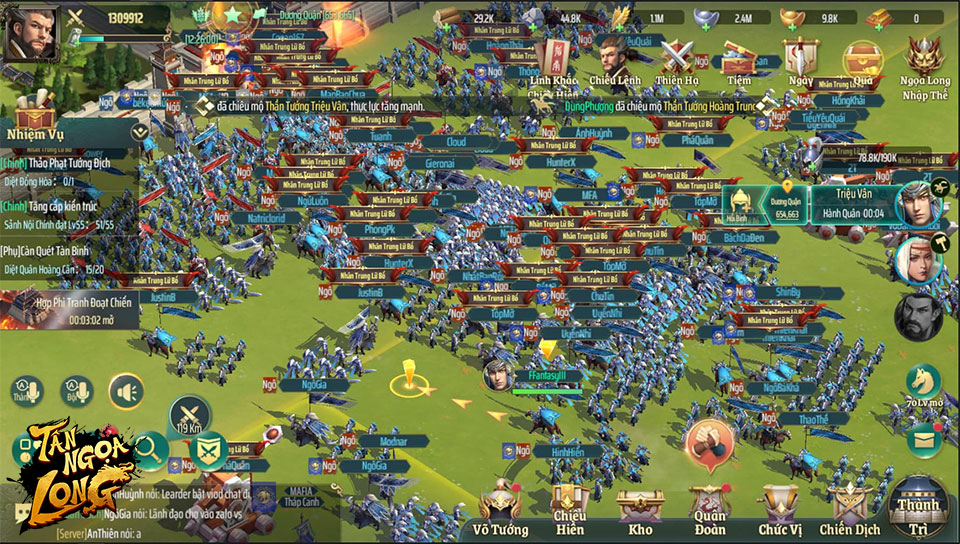Viewport: 960px width, 544px height.
Task: Open the Tiệm shop chest
Action: click(x=739, y=59)
